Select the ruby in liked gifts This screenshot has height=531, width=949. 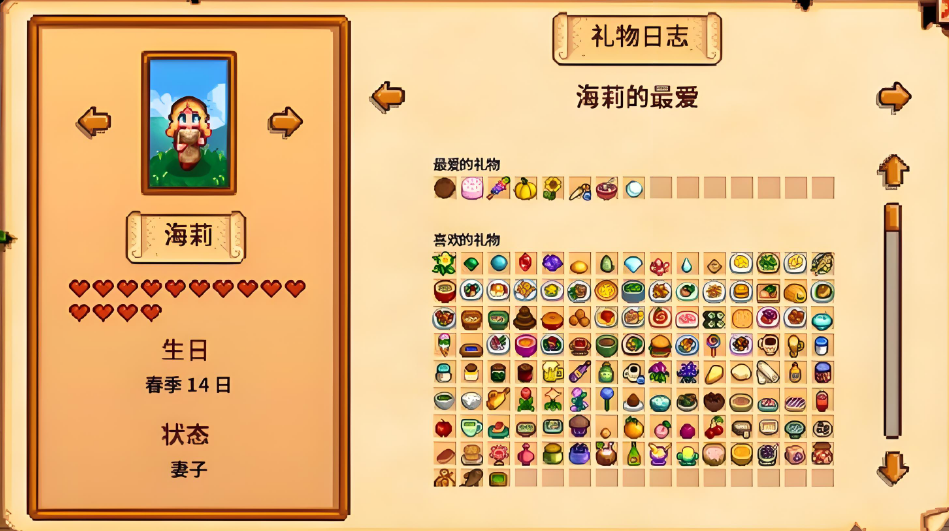(526, 263)
